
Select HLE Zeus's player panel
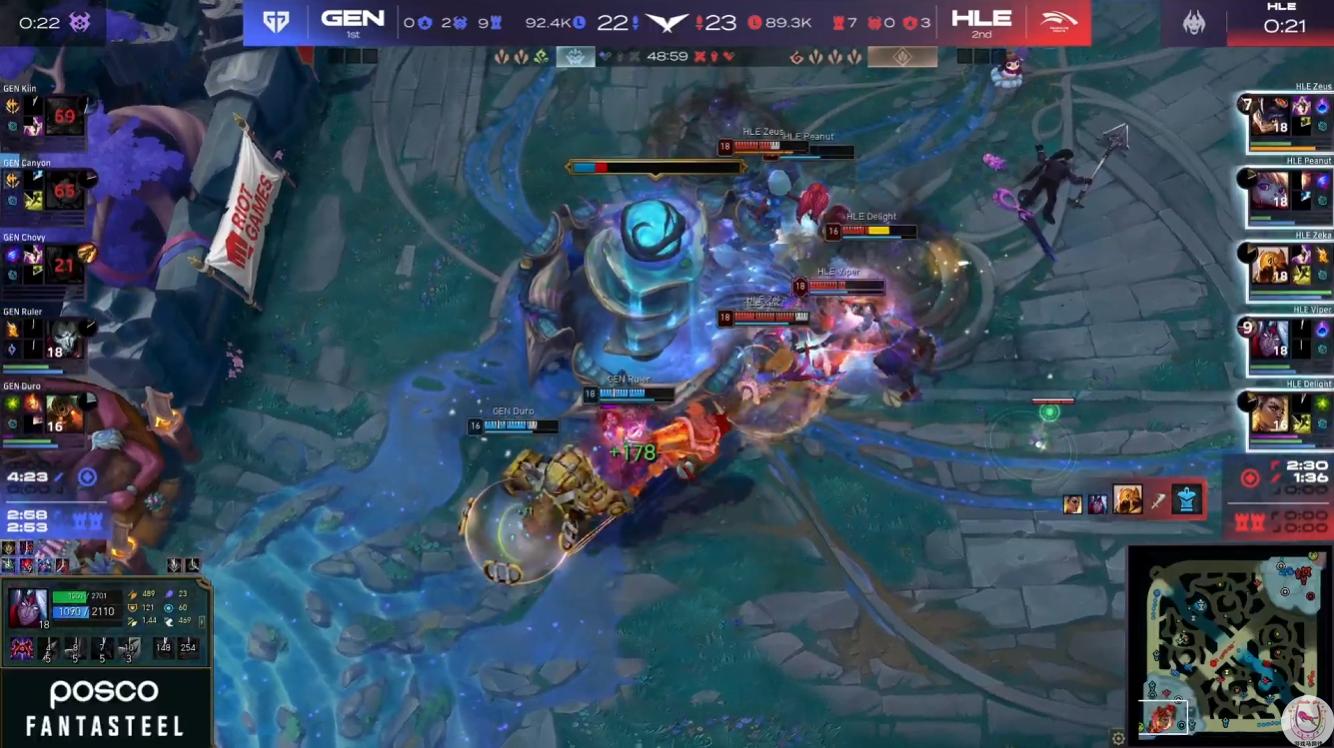click(1289, 120)
